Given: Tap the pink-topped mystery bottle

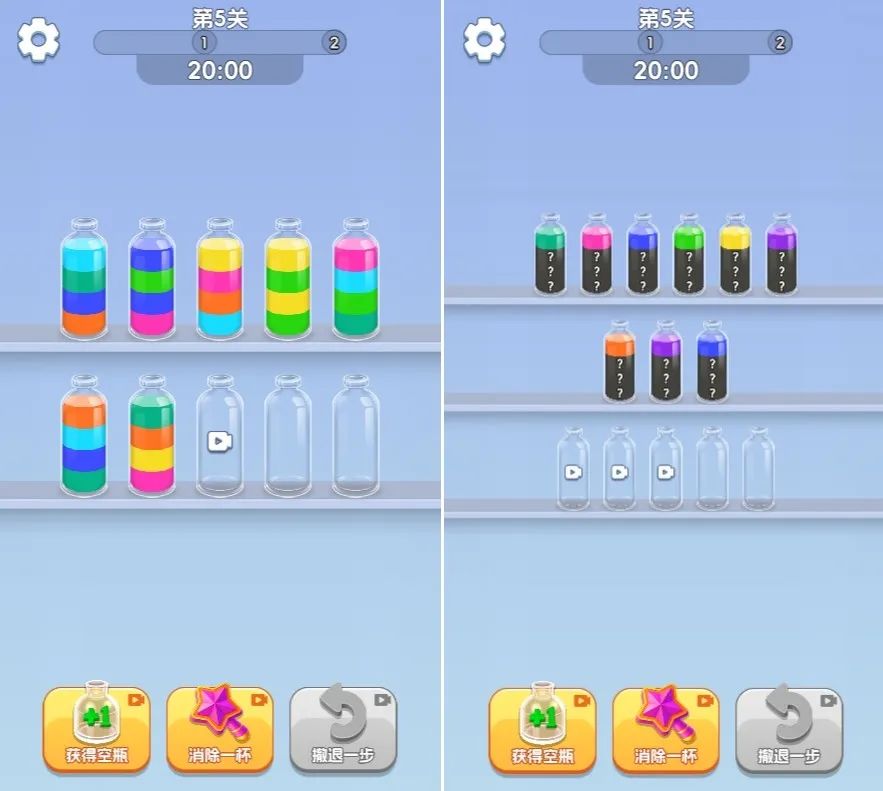Looking at the screenshot, I should [597, 255].
